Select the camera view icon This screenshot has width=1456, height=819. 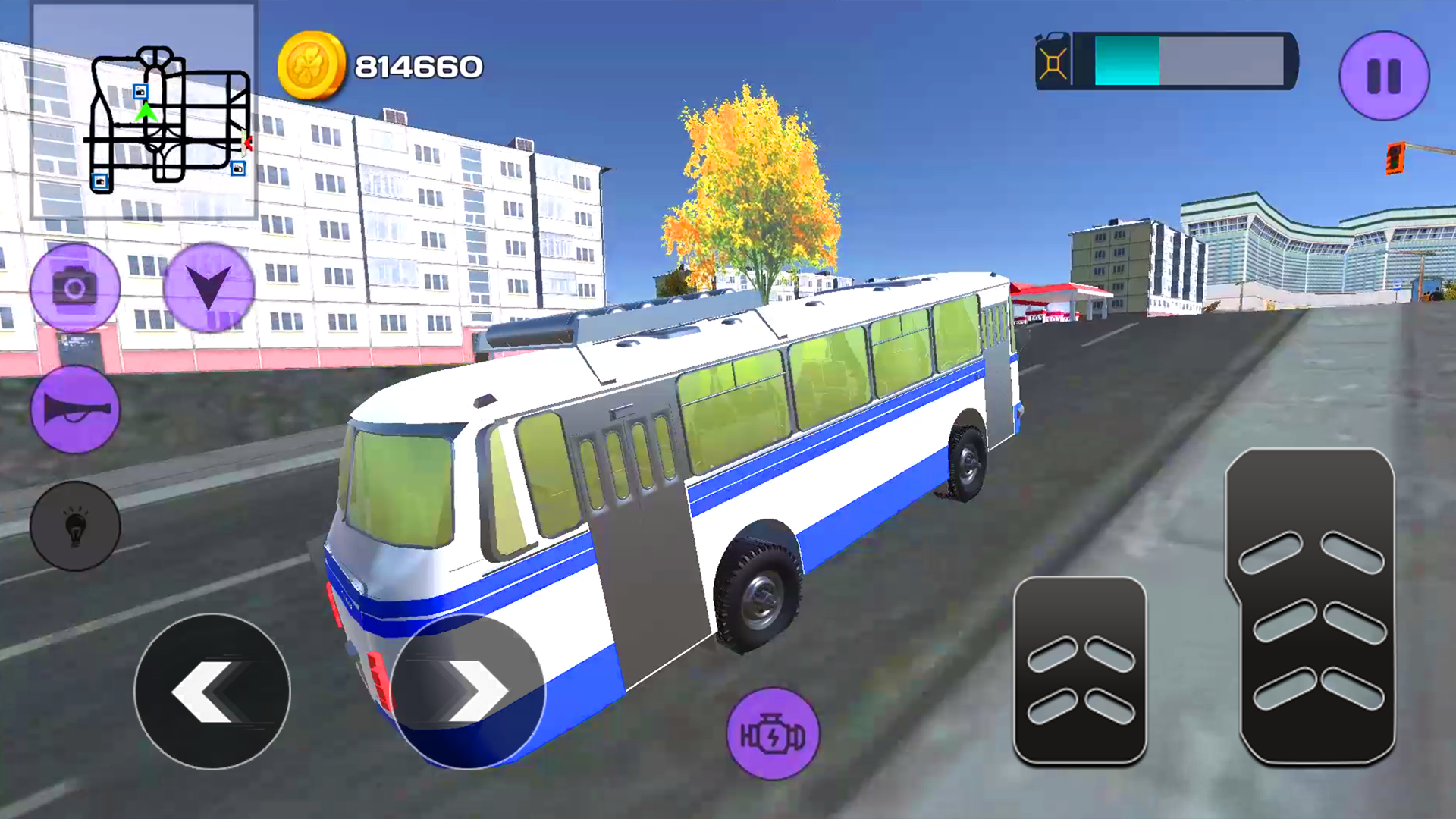(74, 287)
